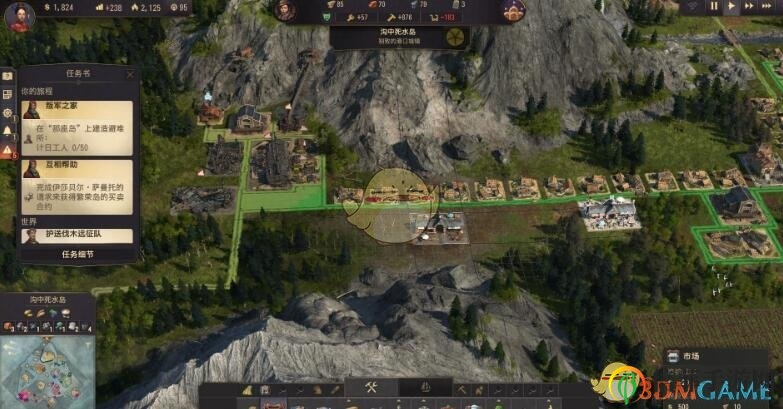Click the player portrait in top-left corner
The width and height of the screenshot is (783, 409).
pos(18,14)
